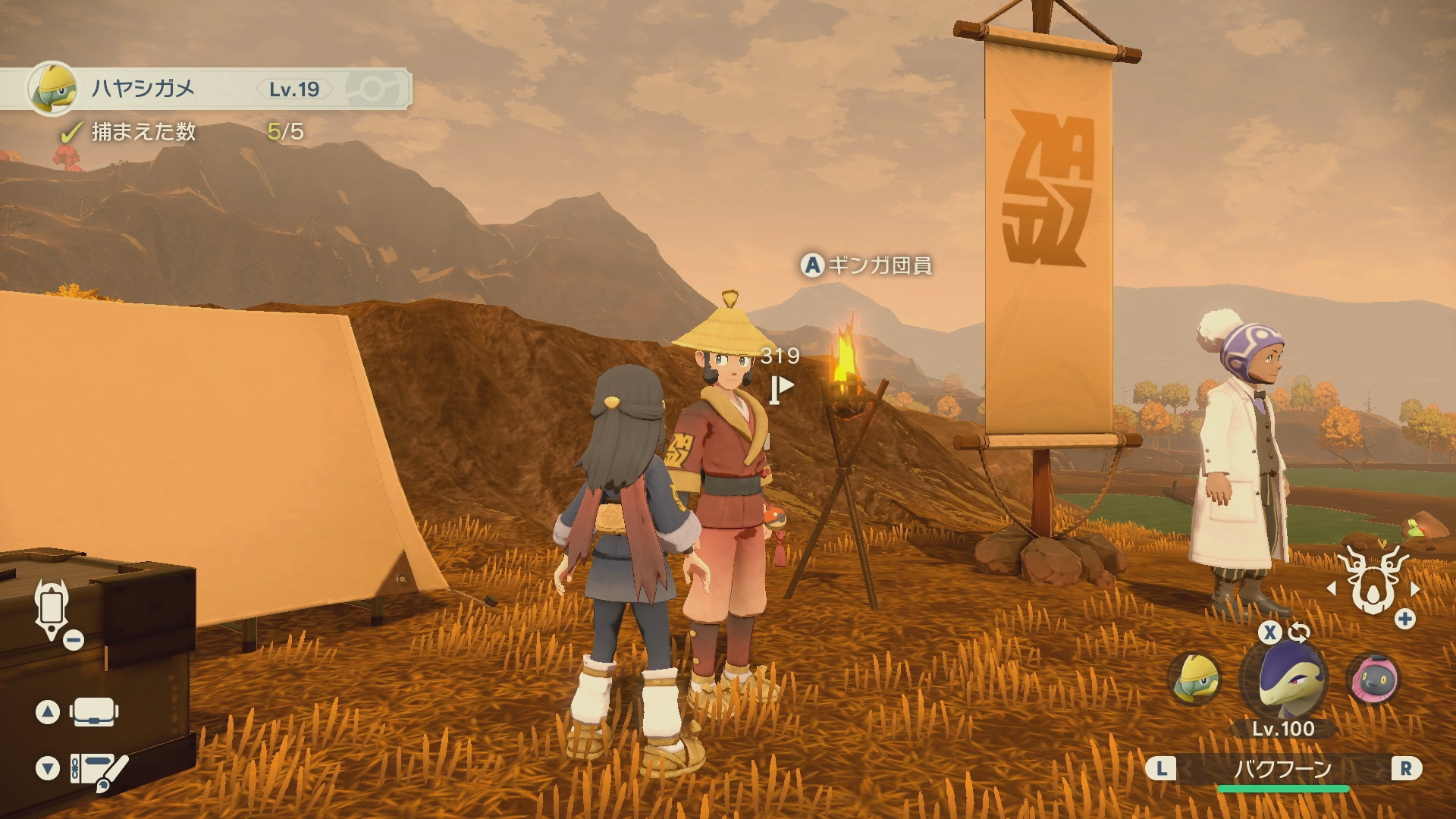Open the Pokédex notebook and pen icon
The image size is (1456, 819).
99,770
